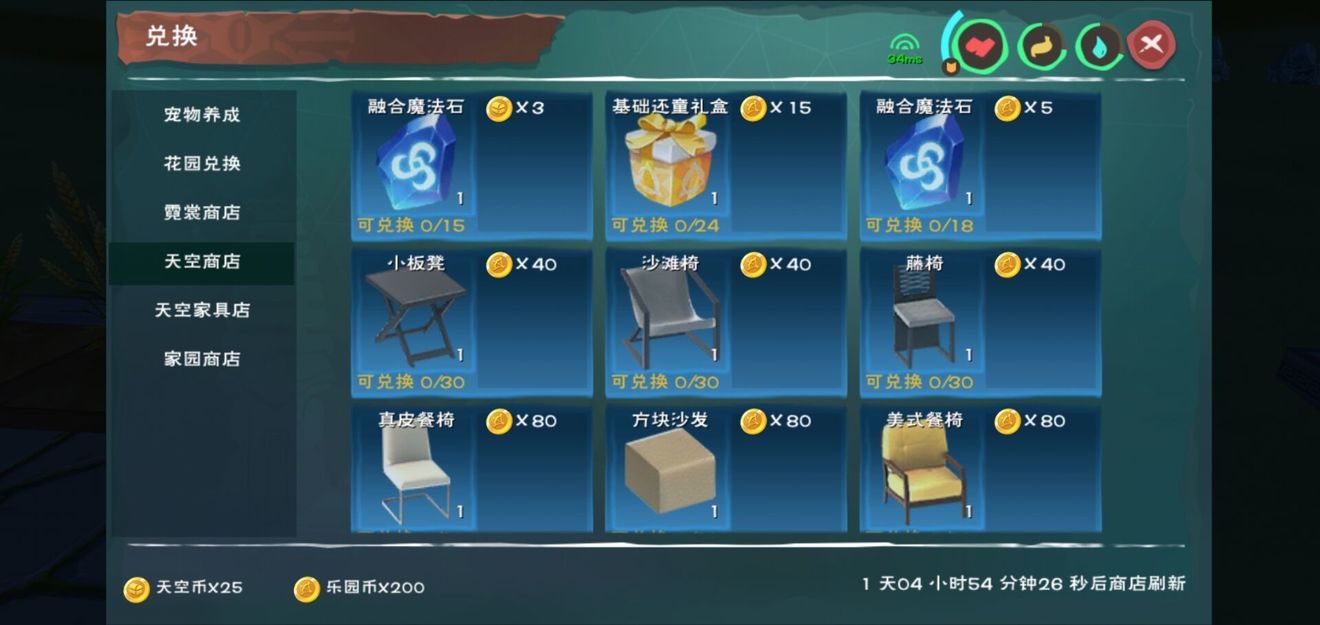Go to the 天空家具店 tab
Image resolution: width=1320 pixels, height=625 pixels.
202,310
